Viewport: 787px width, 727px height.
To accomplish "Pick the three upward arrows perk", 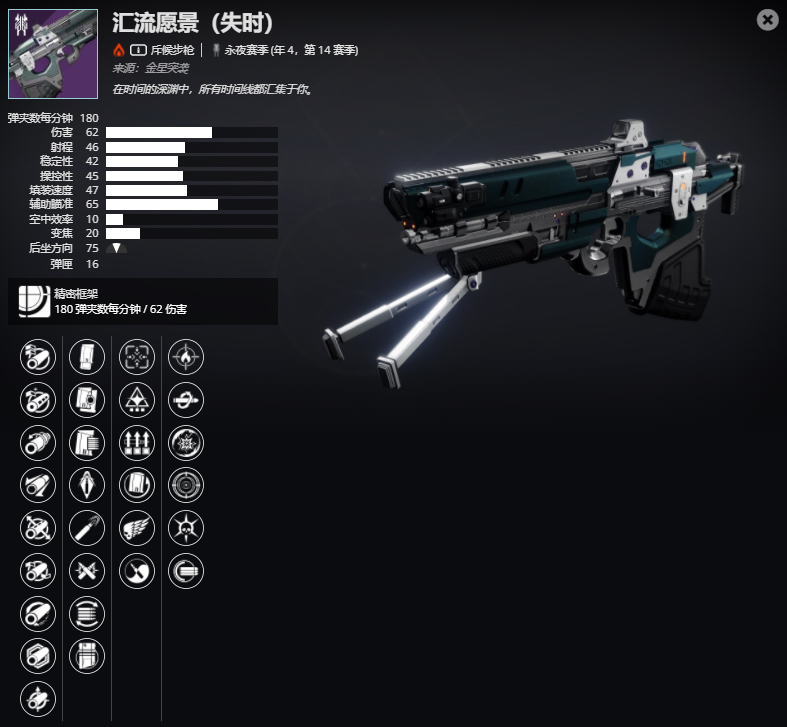I will point(137,441).
